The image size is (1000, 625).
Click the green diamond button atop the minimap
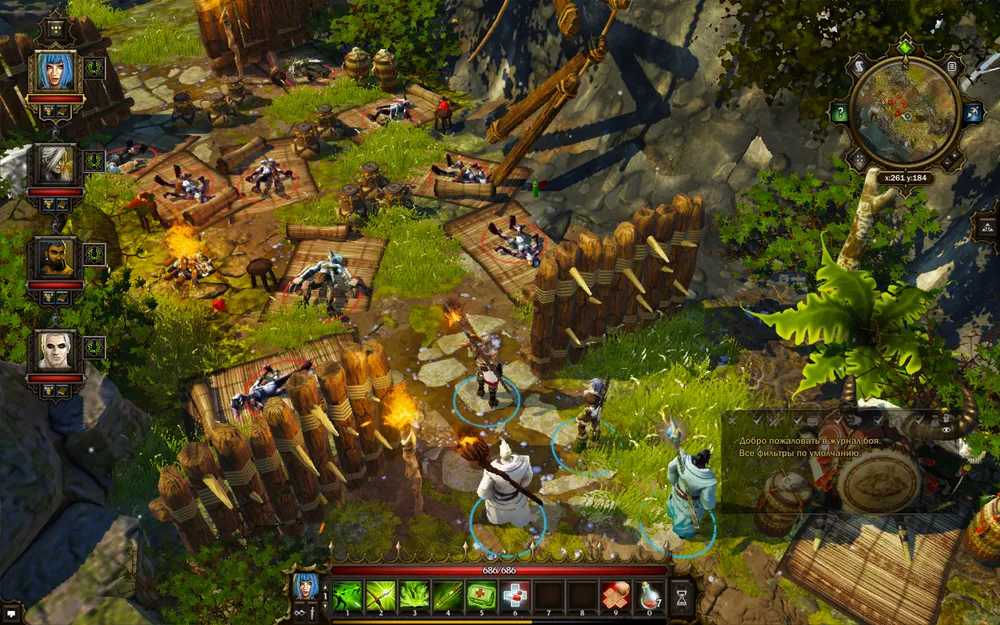pyautogui.click(x=906, y=46)
